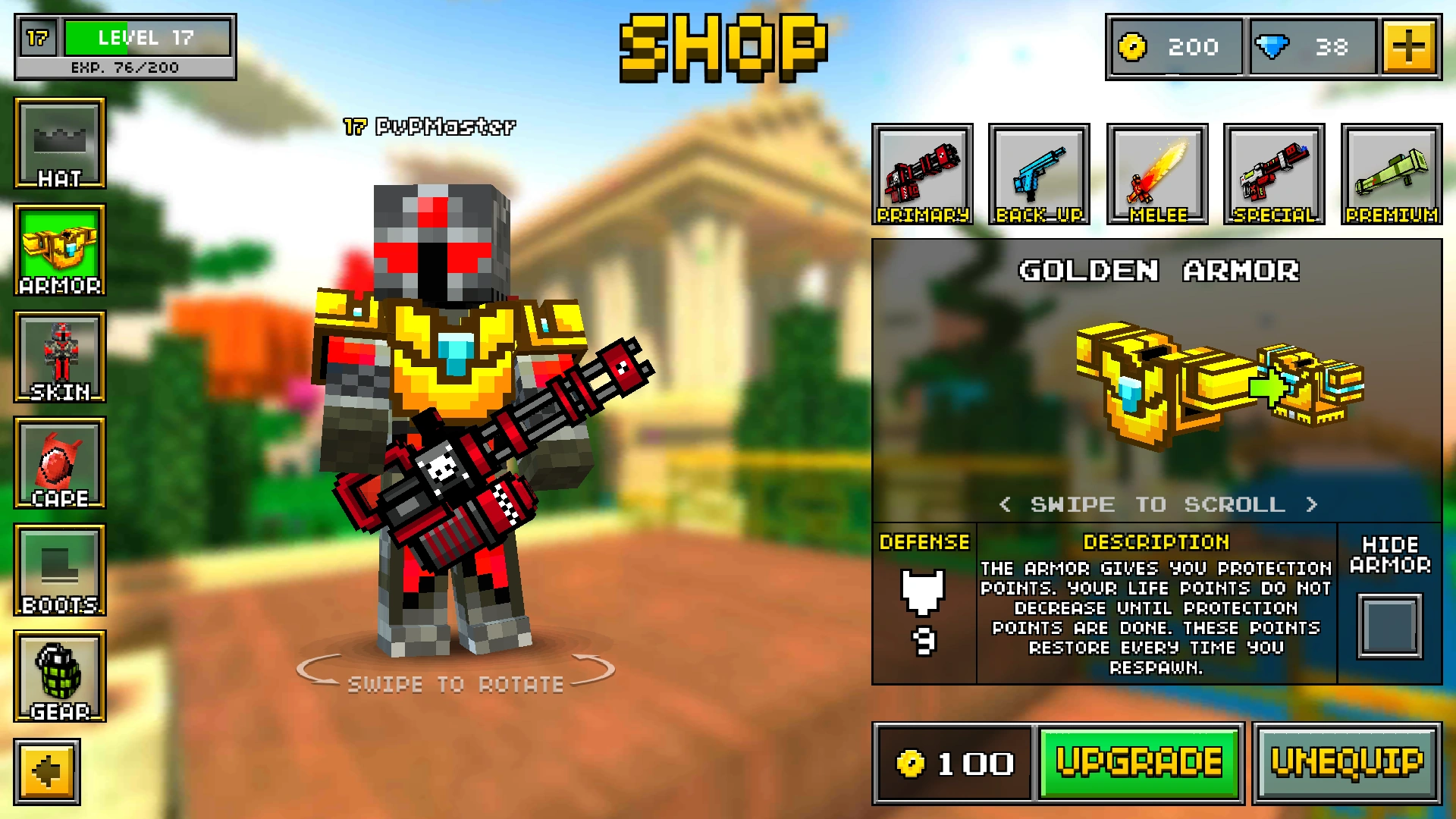Image resolution: width=1456 pixels, height=819 pixels.
Task: Click the left swipe-to-scroll chevron
Action: click(x=1006, y=504)
